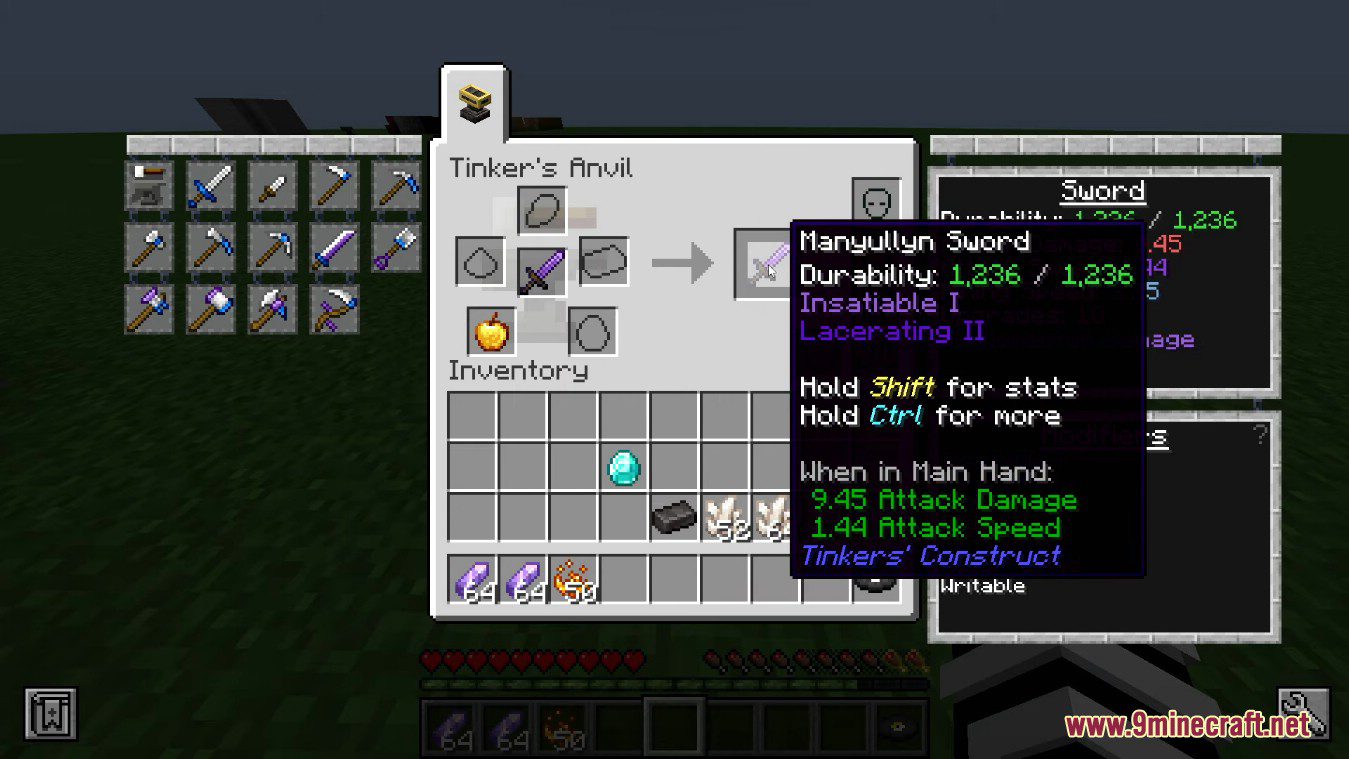Select the stack of 52 phantom membranes
The width and height of the screenshot is (1349, 759).
[730, 518]
